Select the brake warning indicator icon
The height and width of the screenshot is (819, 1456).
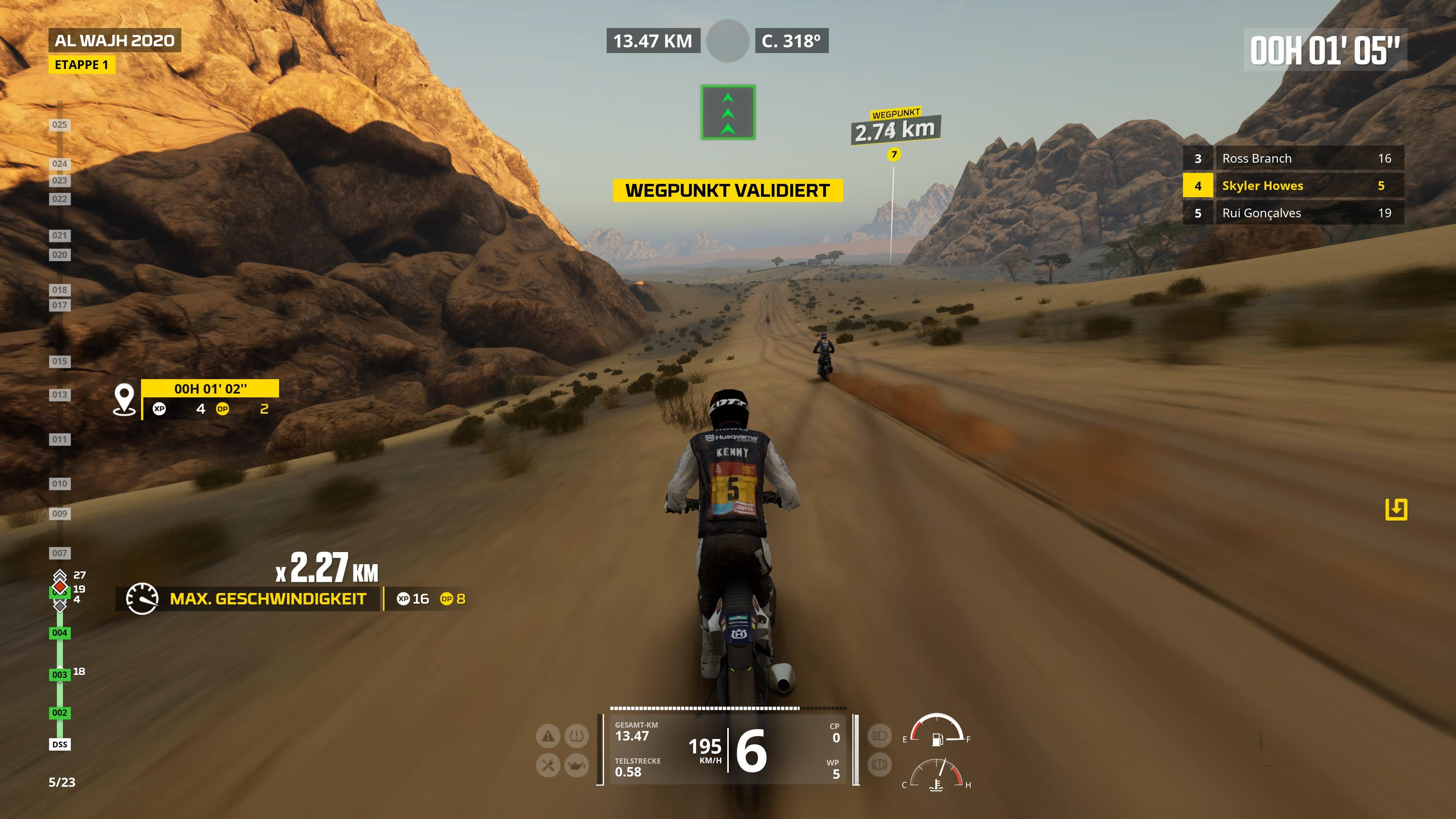(880, 764)
